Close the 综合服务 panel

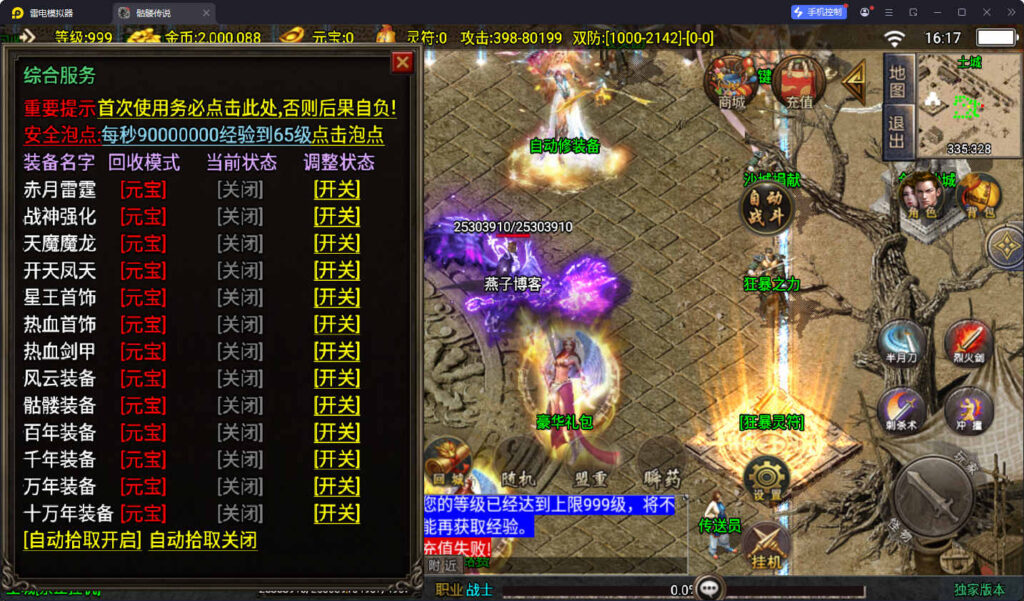click(x=402, y=63)
